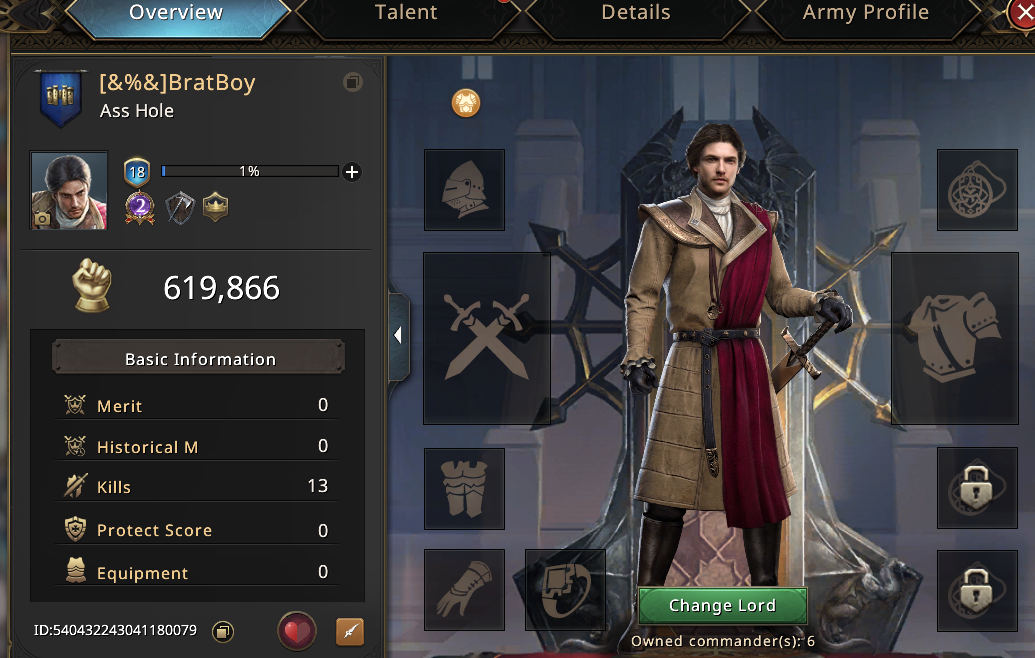Screen dimensions: 1035x658
Task: Change the lord portrait avatar
Action: 69,191
